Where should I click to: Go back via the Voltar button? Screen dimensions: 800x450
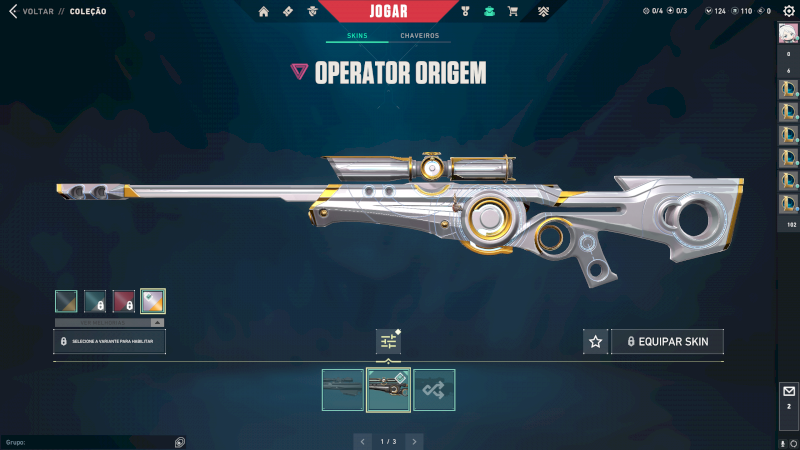(x=30, y=12)
